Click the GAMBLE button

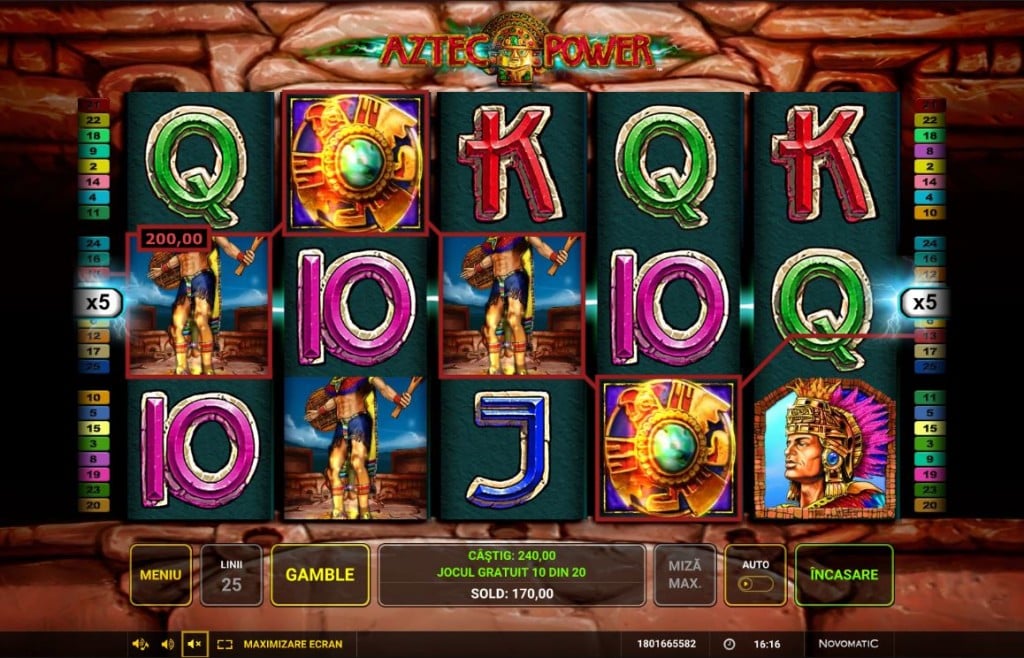click(320, 575)
